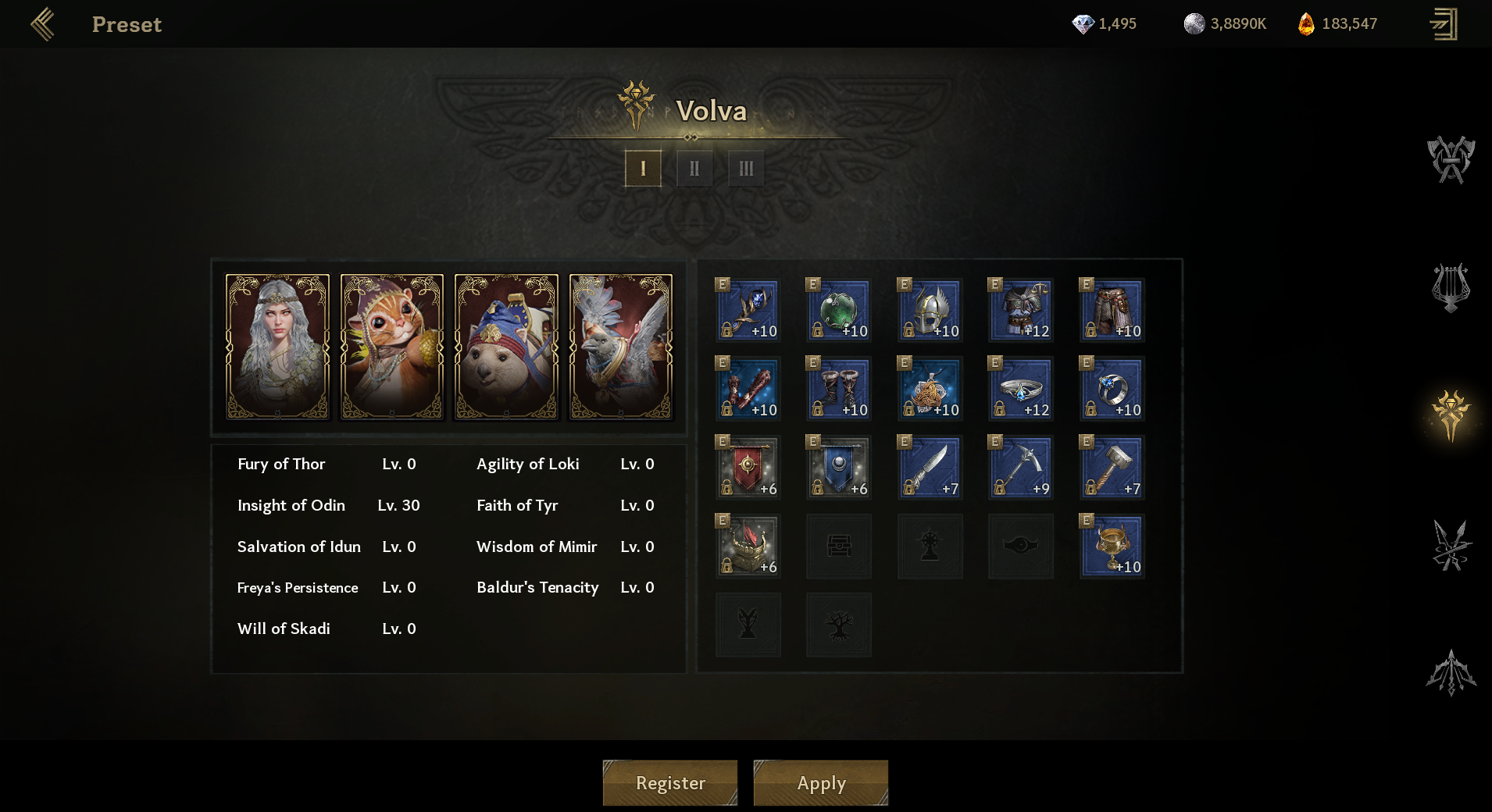Select preset slot I
The image size is (1492, 812).
click(643, 169)
